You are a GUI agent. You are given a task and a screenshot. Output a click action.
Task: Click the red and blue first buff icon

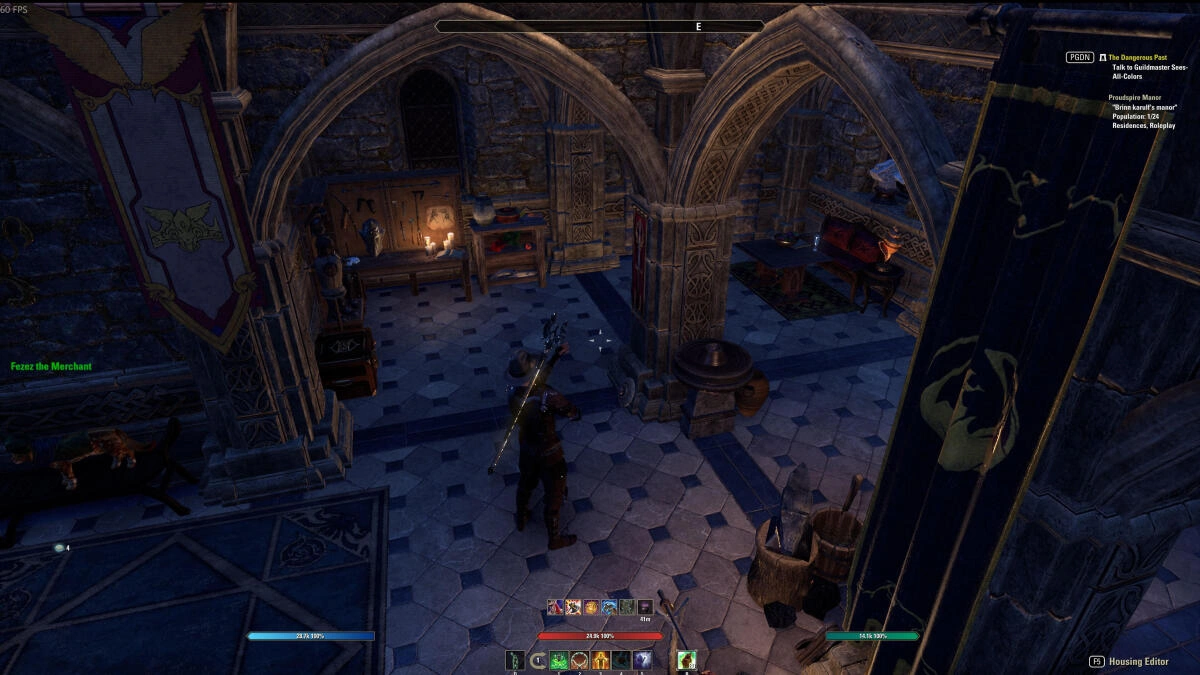[554, 606]
